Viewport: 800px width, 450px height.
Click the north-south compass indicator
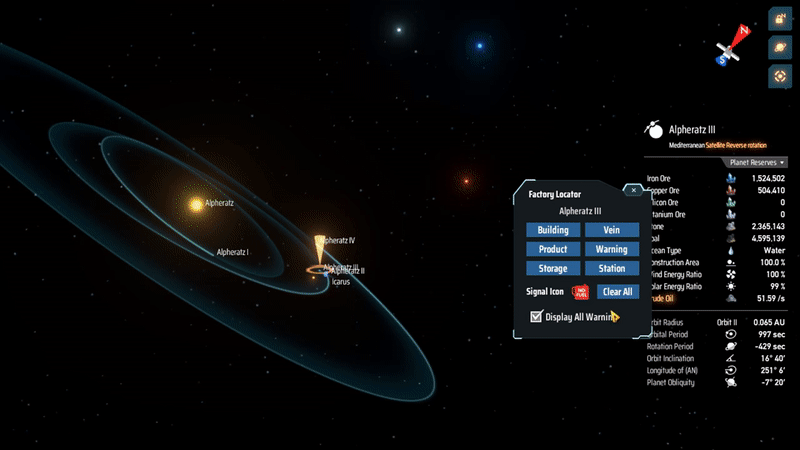(x=731, y=48)
